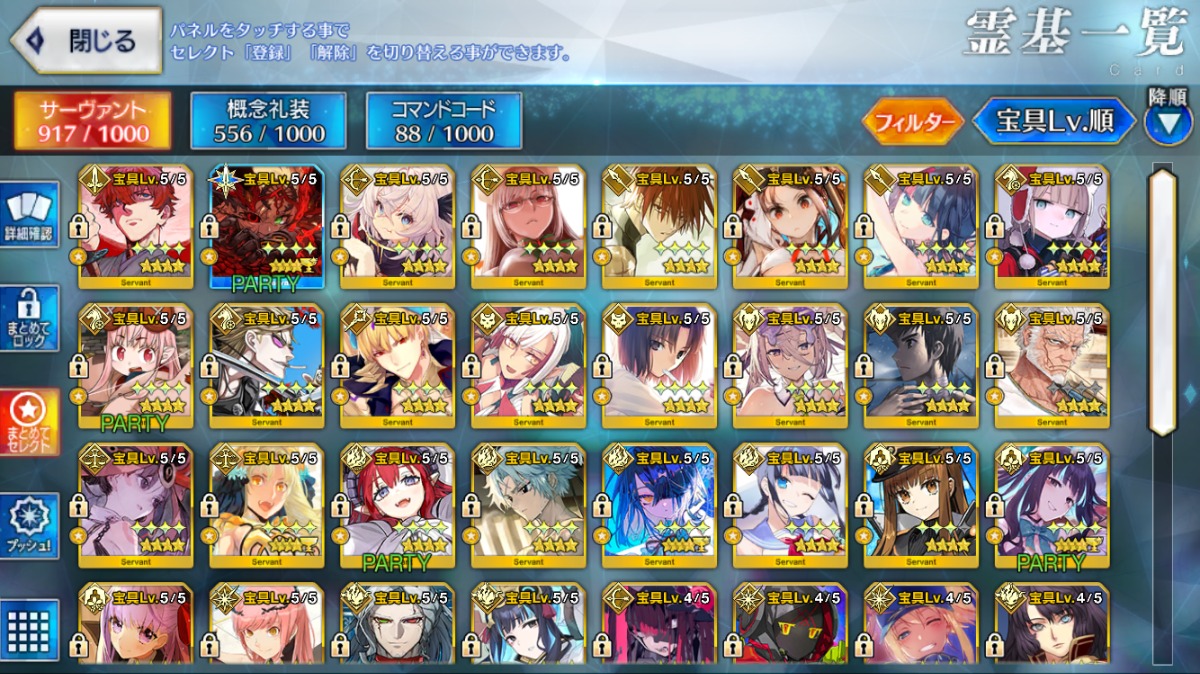Select the red-haired horned servant marked PARTY
1200x674 pixels.
[397, 503]
